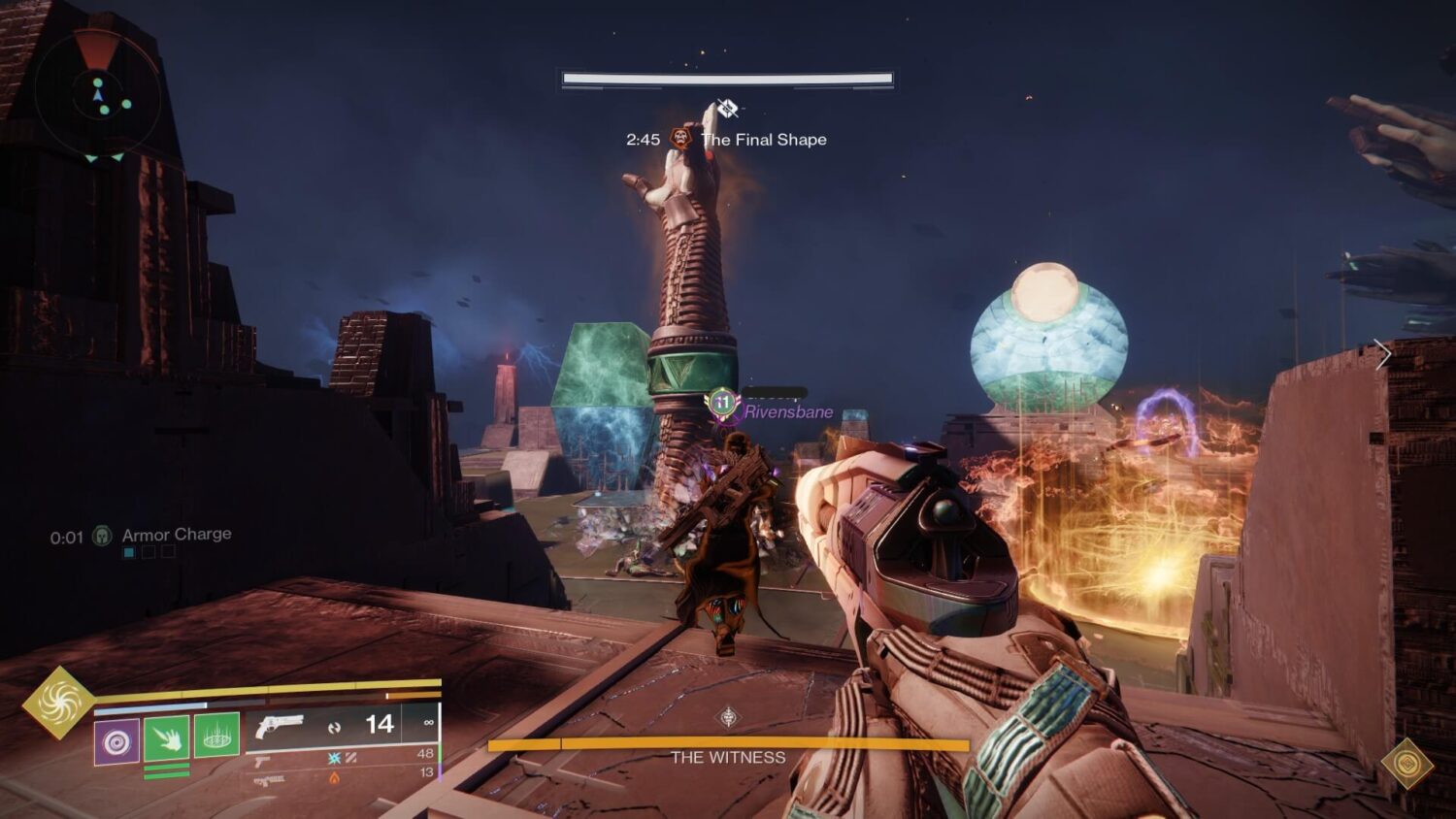Click THE WITNESS health bar
Viewport: 1456px width, 819px height.
pyautogui.click(x=726, y=743)
